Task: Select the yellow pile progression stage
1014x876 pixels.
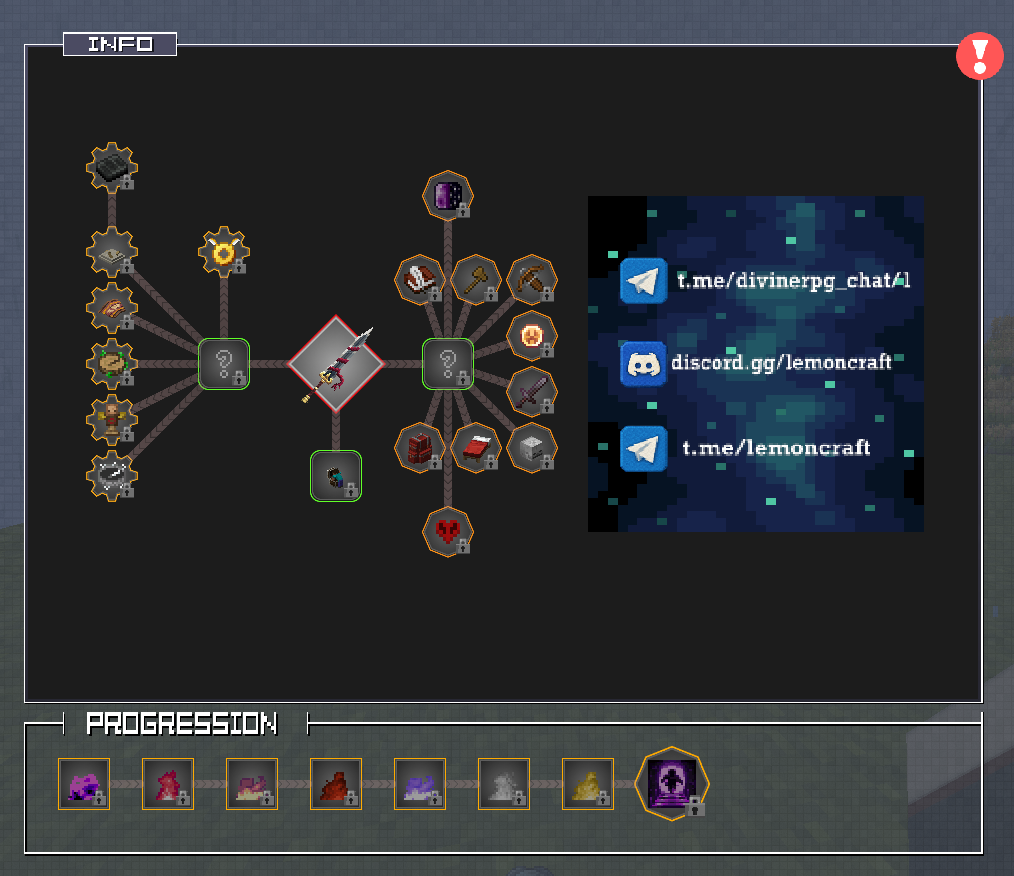Action: [x=588, y=783]
